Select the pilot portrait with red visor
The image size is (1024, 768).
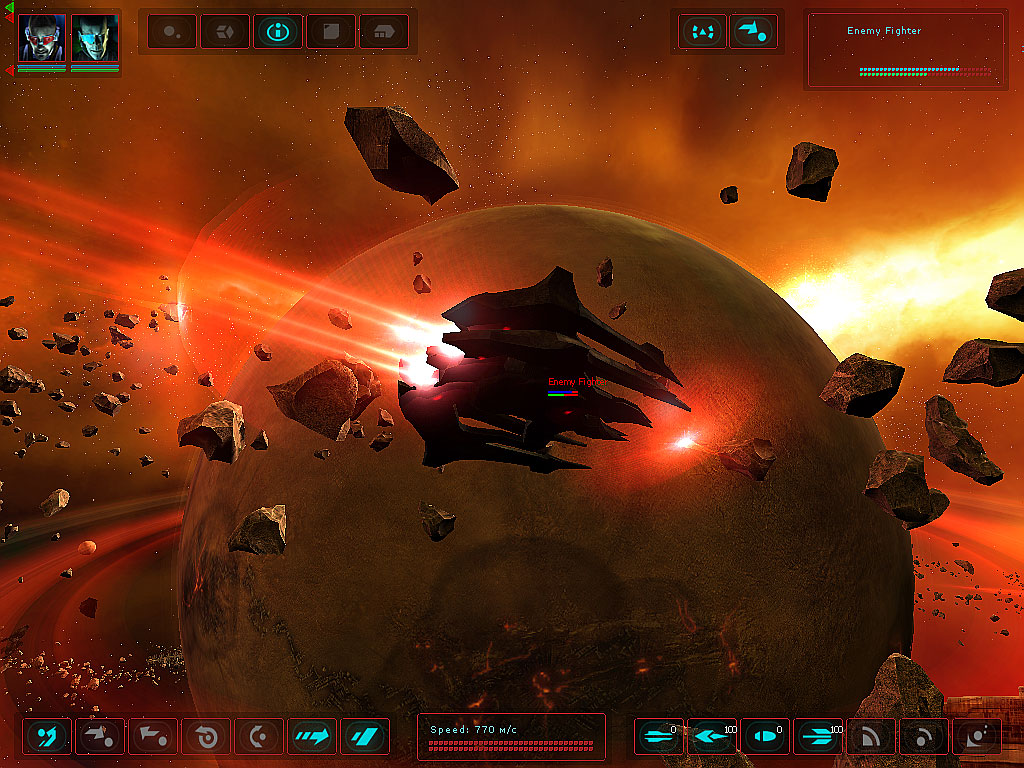(42, 38)
